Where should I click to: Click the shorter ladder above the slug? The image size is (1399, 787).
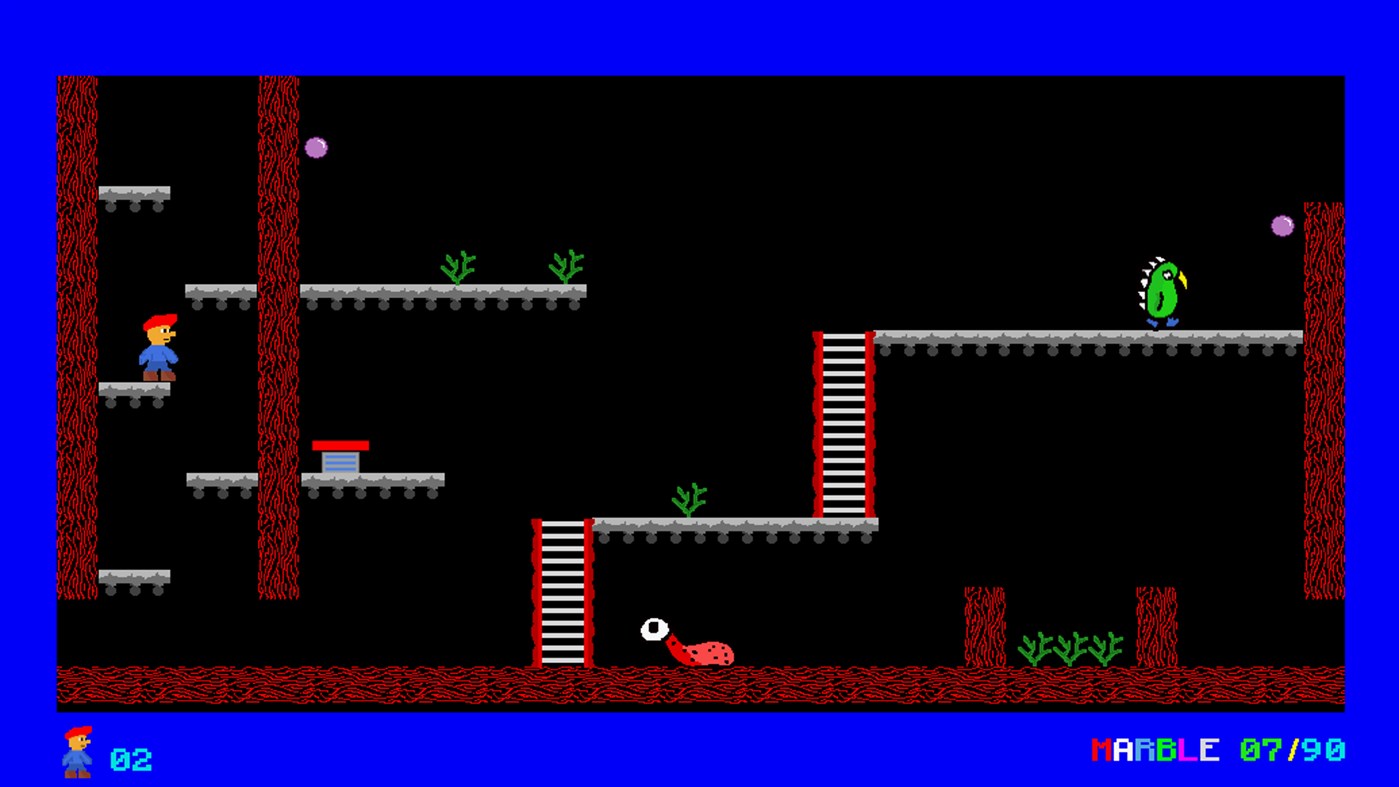[563, 590]
